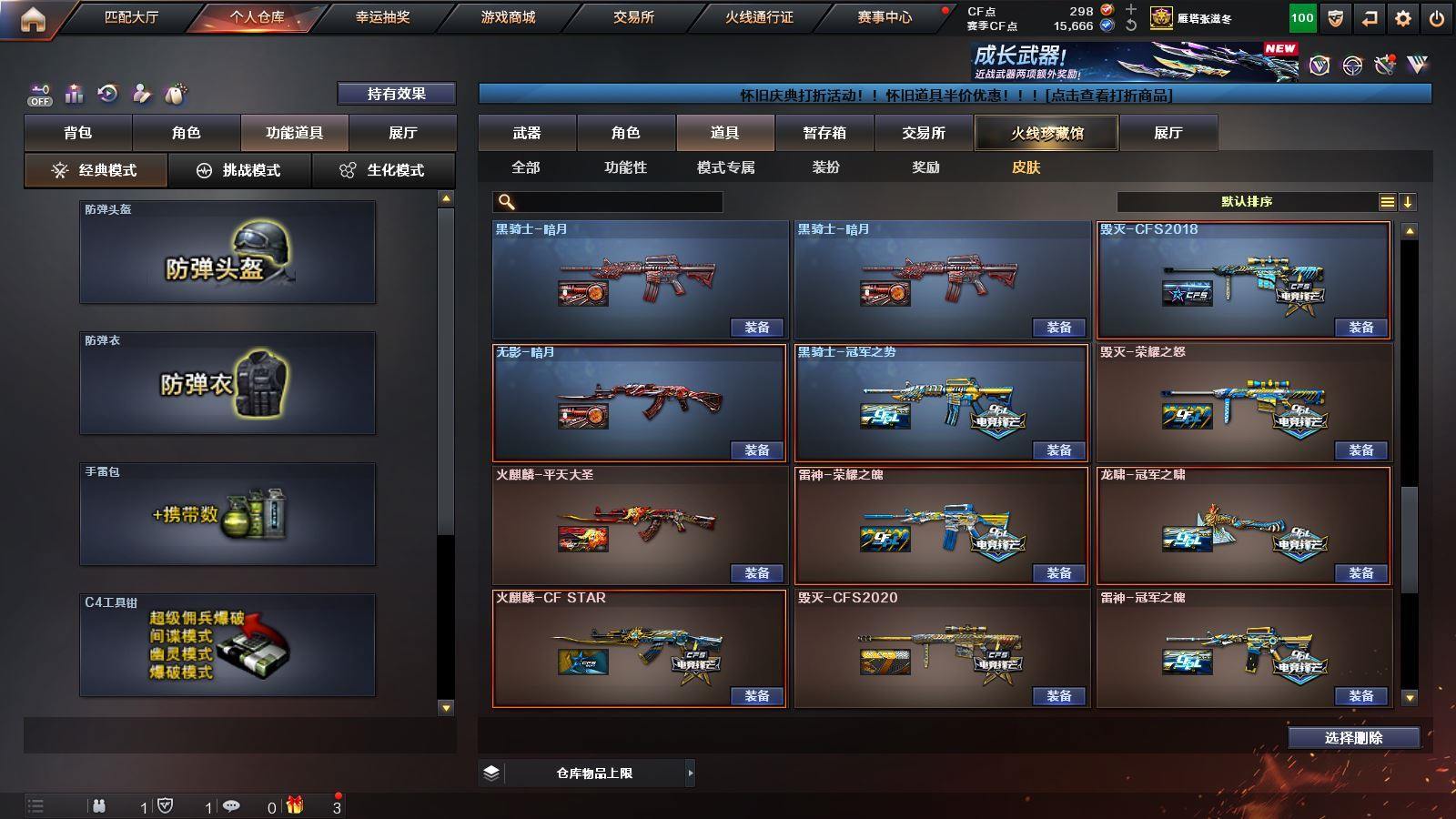Filter items by 模式专属 category
The height and width of the screenshot is (819, 1456).
coord(725,167)
